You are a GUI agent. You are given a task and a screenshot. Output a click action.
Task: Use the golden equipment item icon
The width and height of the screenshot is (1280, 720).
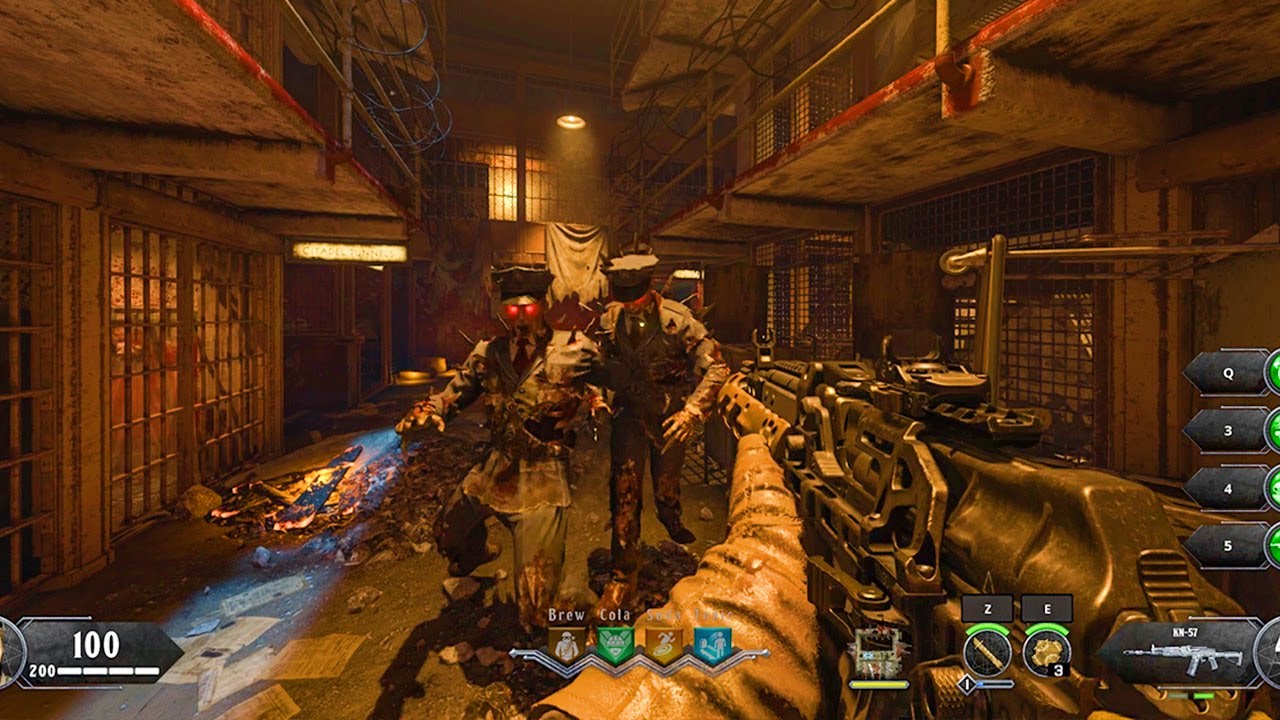point(1046,653)
